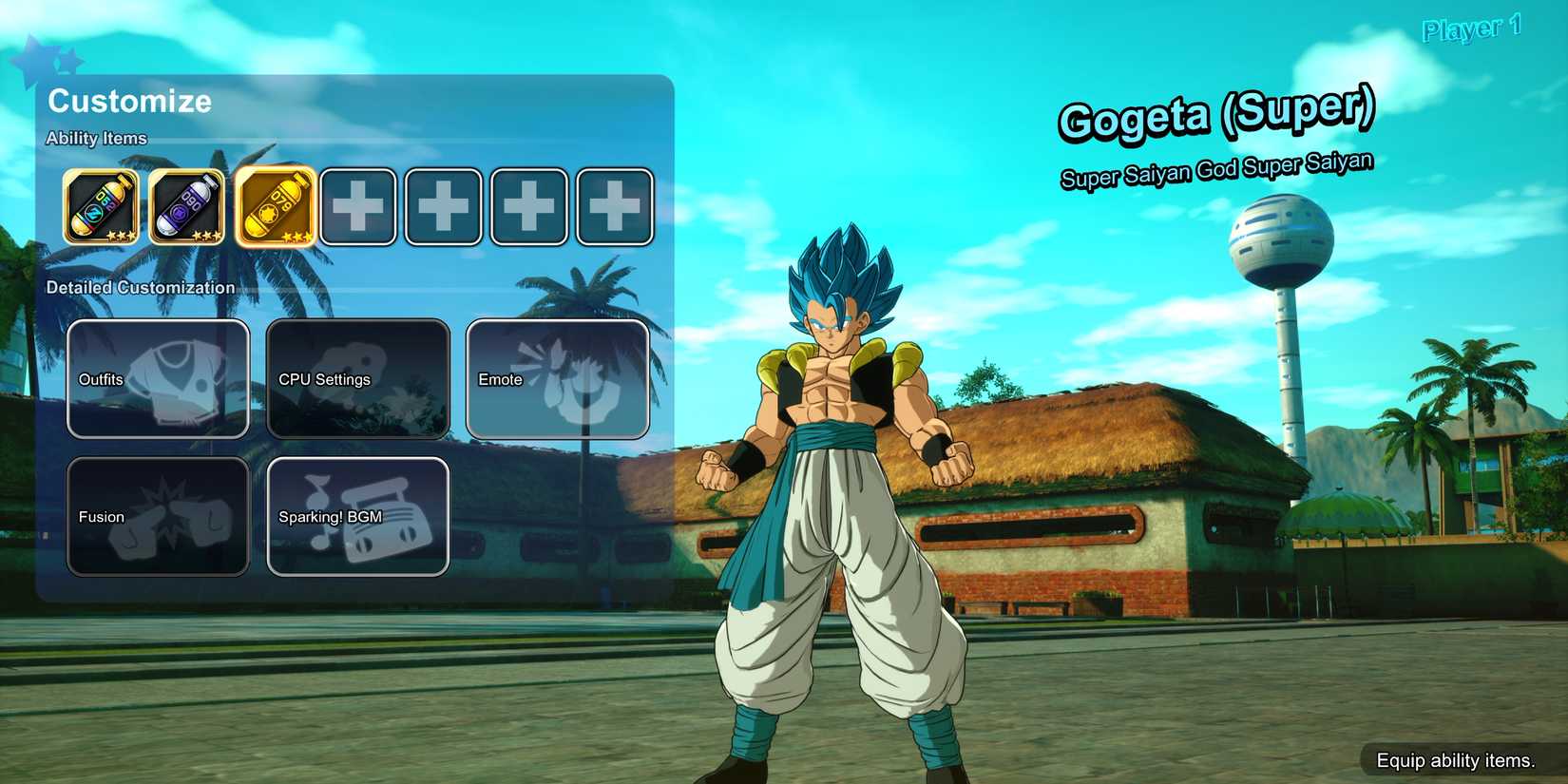Select the purple 090 ability capsule

coord(186,205)
